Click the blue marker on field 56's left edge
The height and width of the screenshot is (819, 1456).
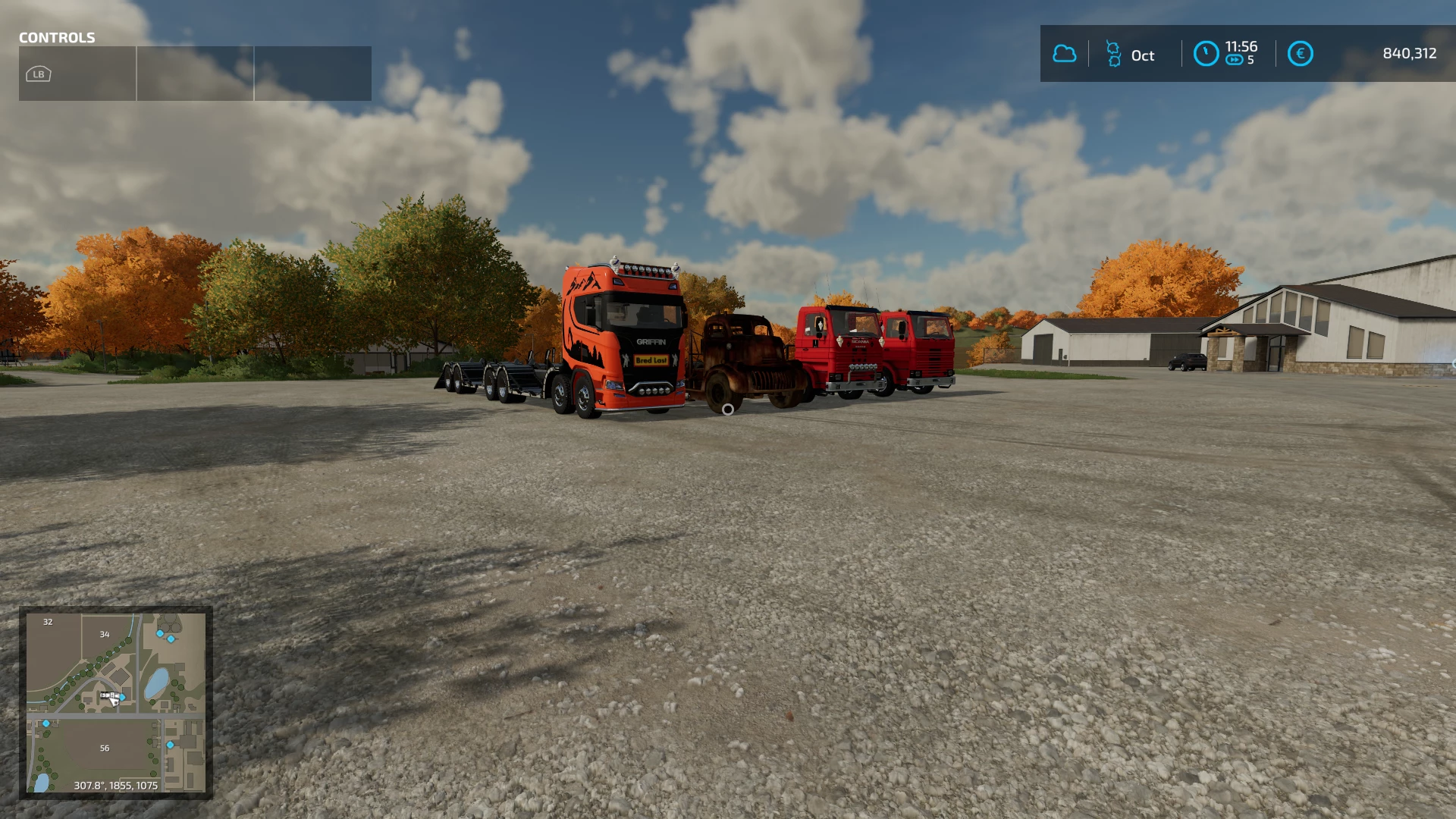click(46, 724)
